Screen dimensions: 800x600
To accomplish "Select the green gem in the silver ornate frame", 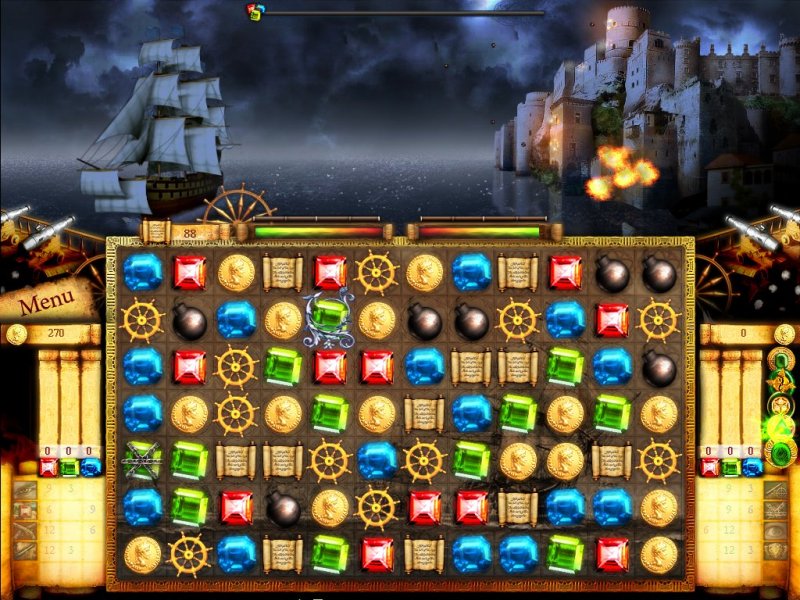I will tap(329, 317).
